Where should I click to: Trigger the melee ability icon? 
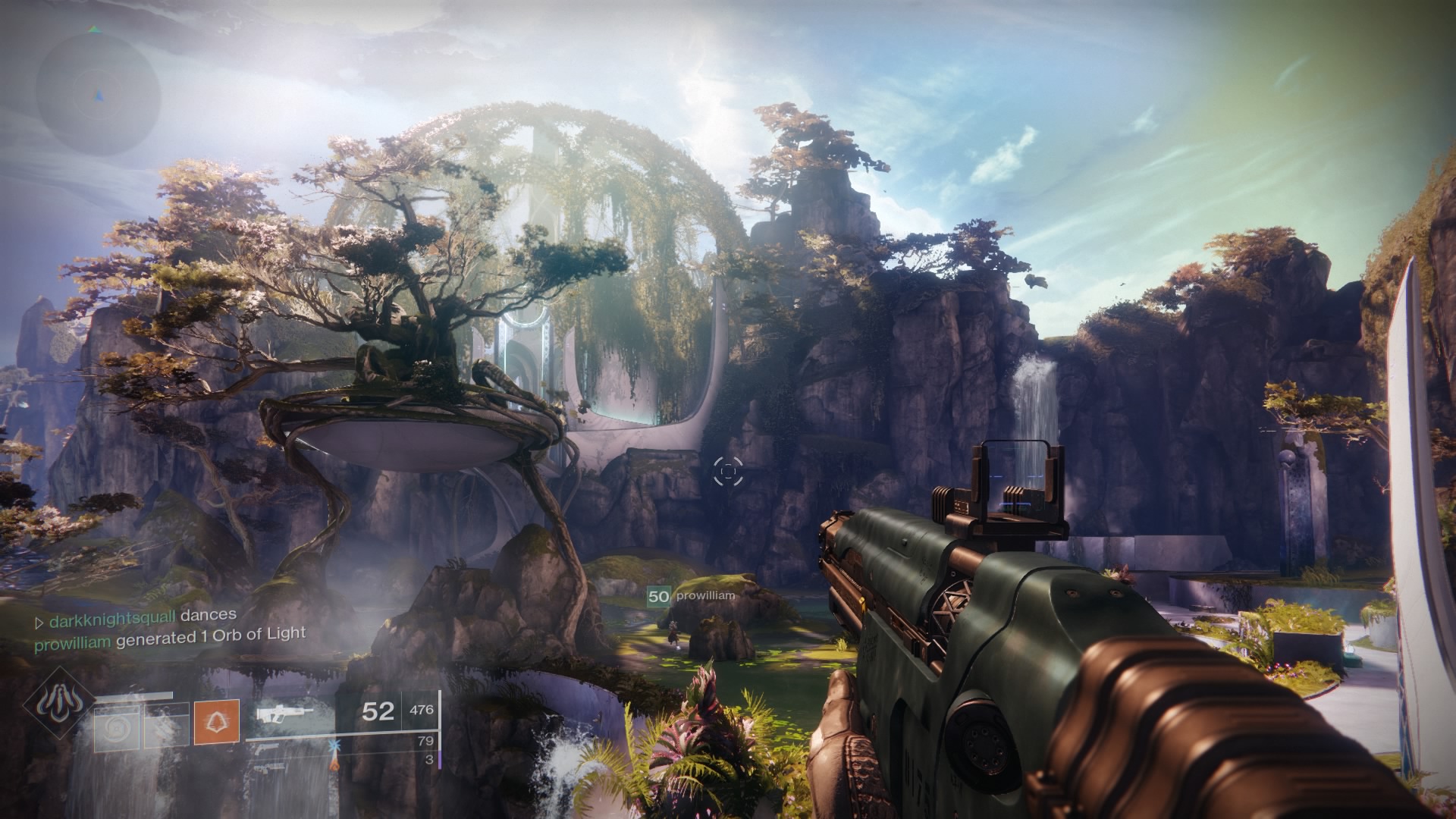tap(166, 726)
